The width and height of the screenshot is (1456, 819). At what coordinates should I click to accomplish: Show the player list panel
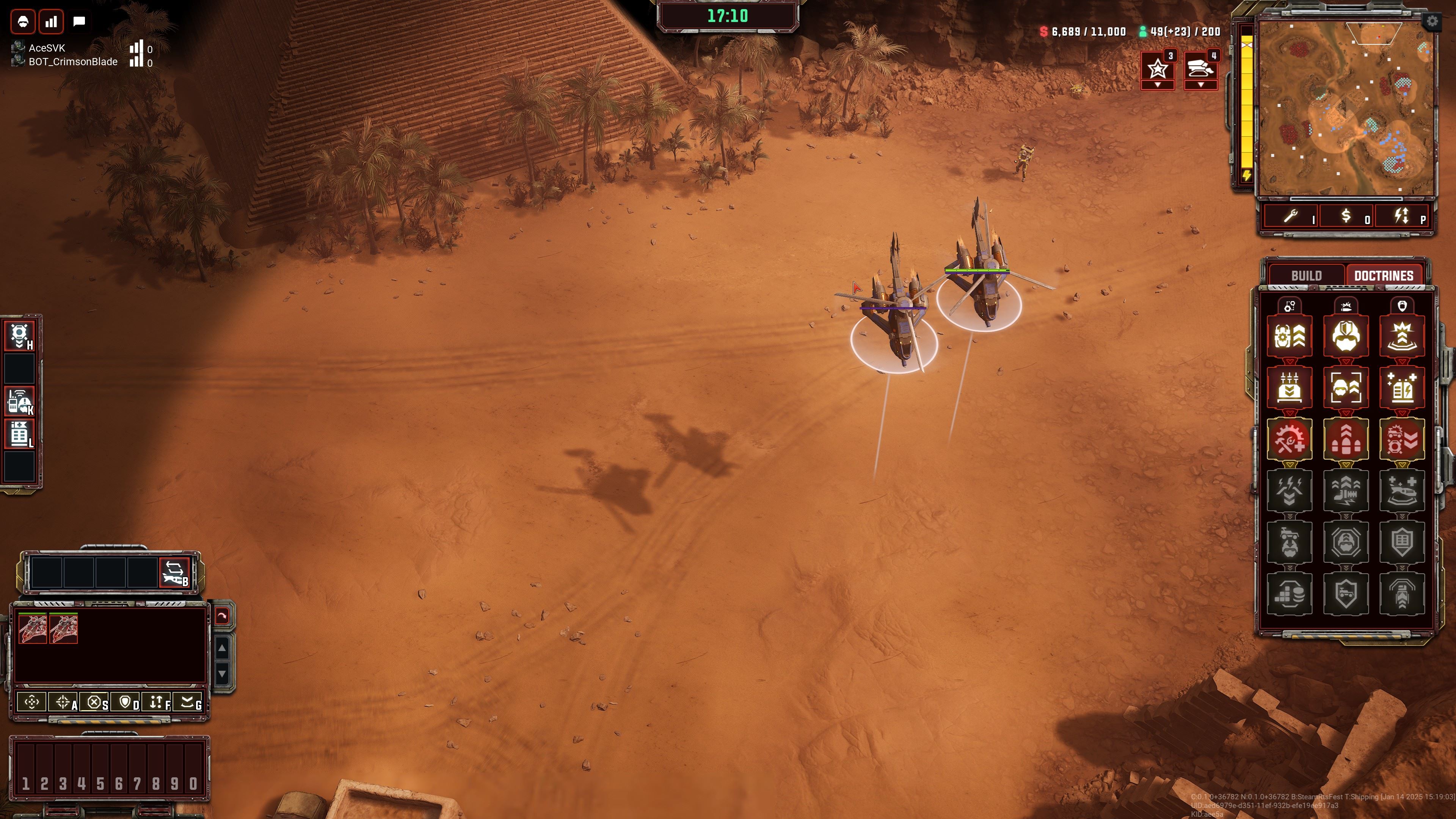pos(23,22)
